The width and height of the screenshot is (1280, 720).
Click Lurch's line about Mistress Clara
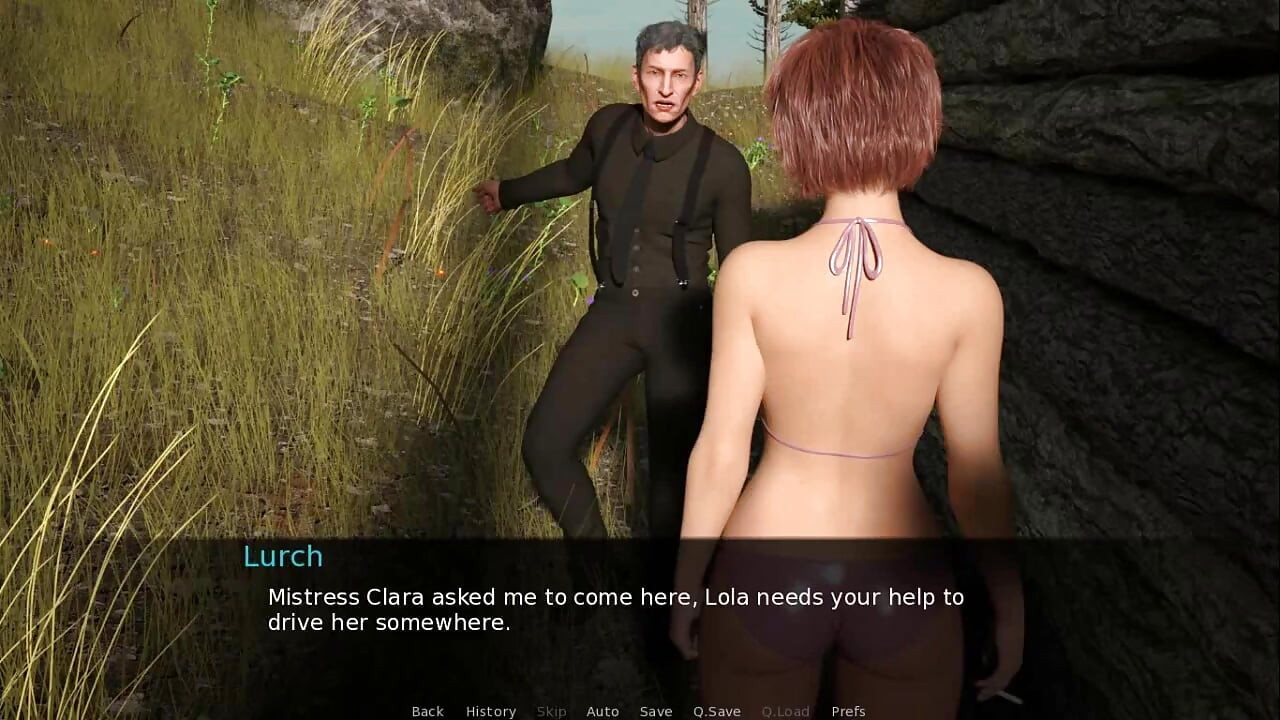click(615, 597)
